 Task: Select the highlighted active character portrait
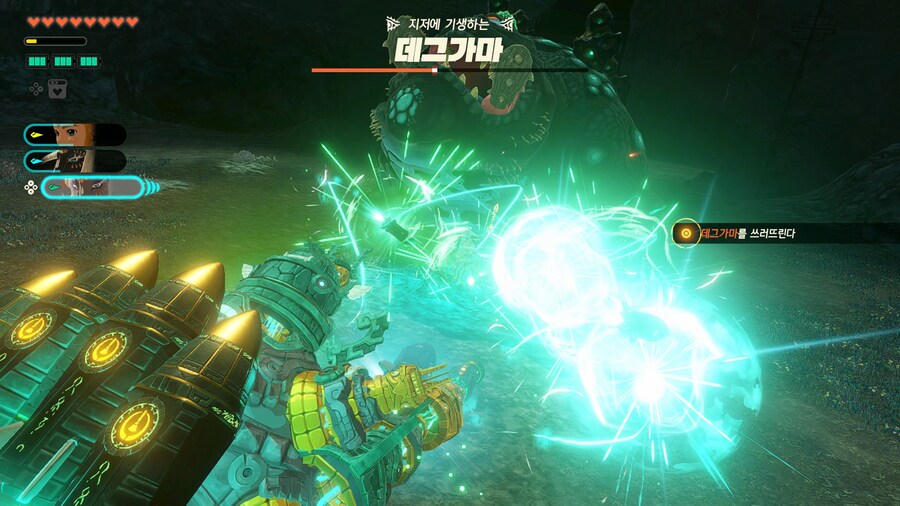click(92, 187)
